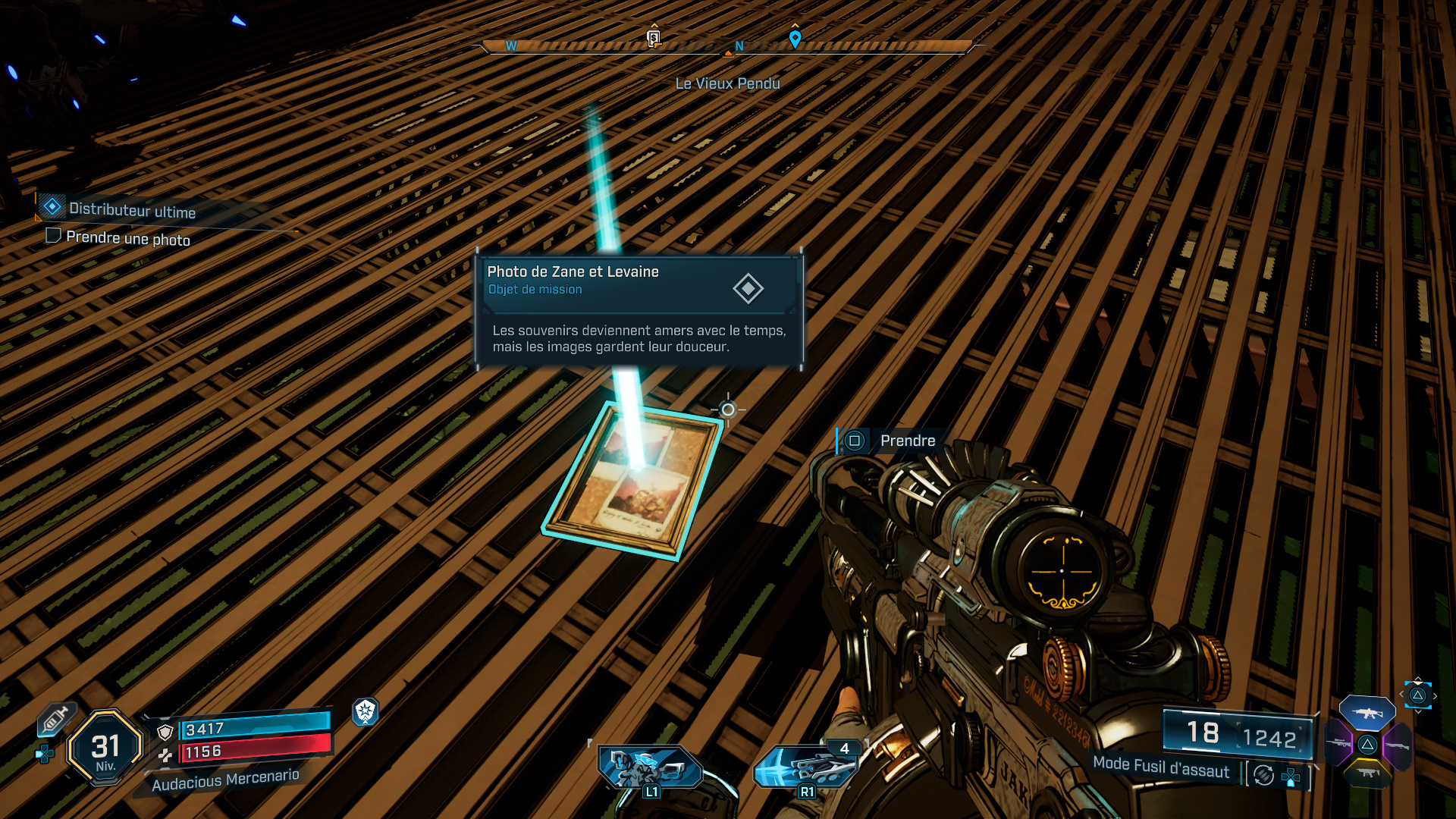
Task: Select the SMG in the bottom weapon slot
Action: click(1369, 774)
